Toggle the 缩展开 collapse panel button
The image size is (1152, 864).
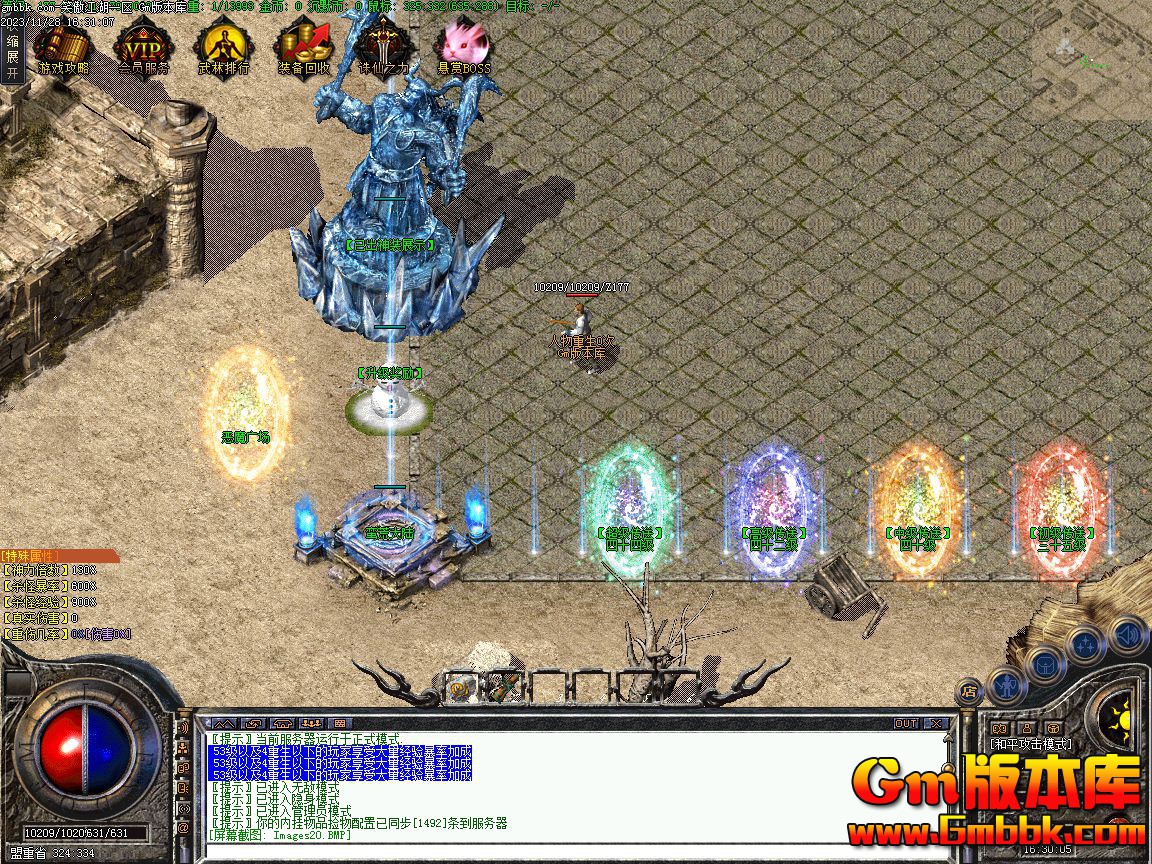coord(12,57)
